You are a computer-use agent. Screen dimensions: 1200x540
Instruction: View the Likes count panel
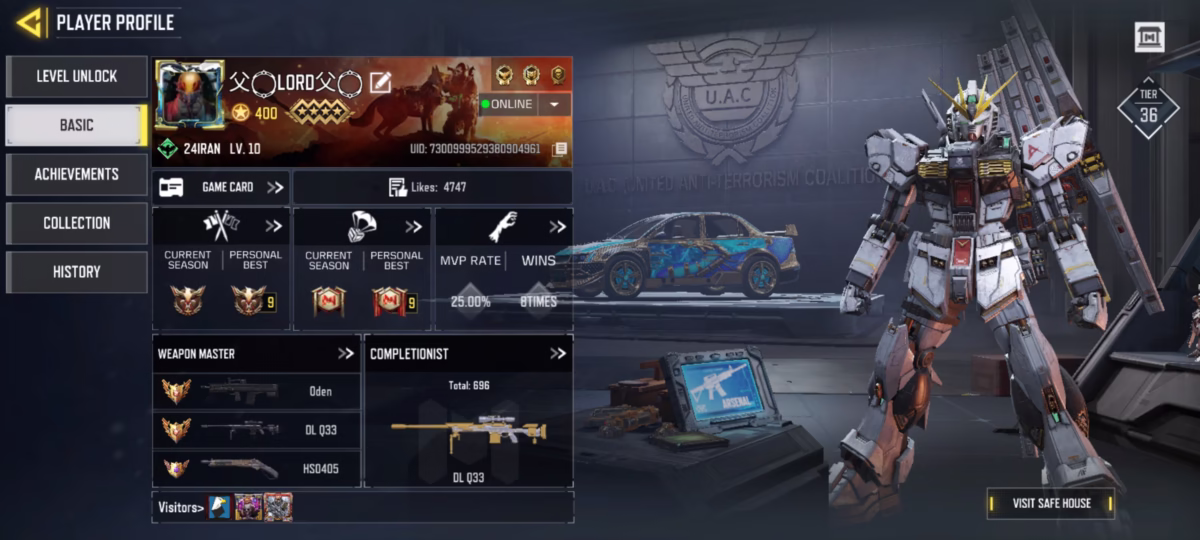pos(432,187)
